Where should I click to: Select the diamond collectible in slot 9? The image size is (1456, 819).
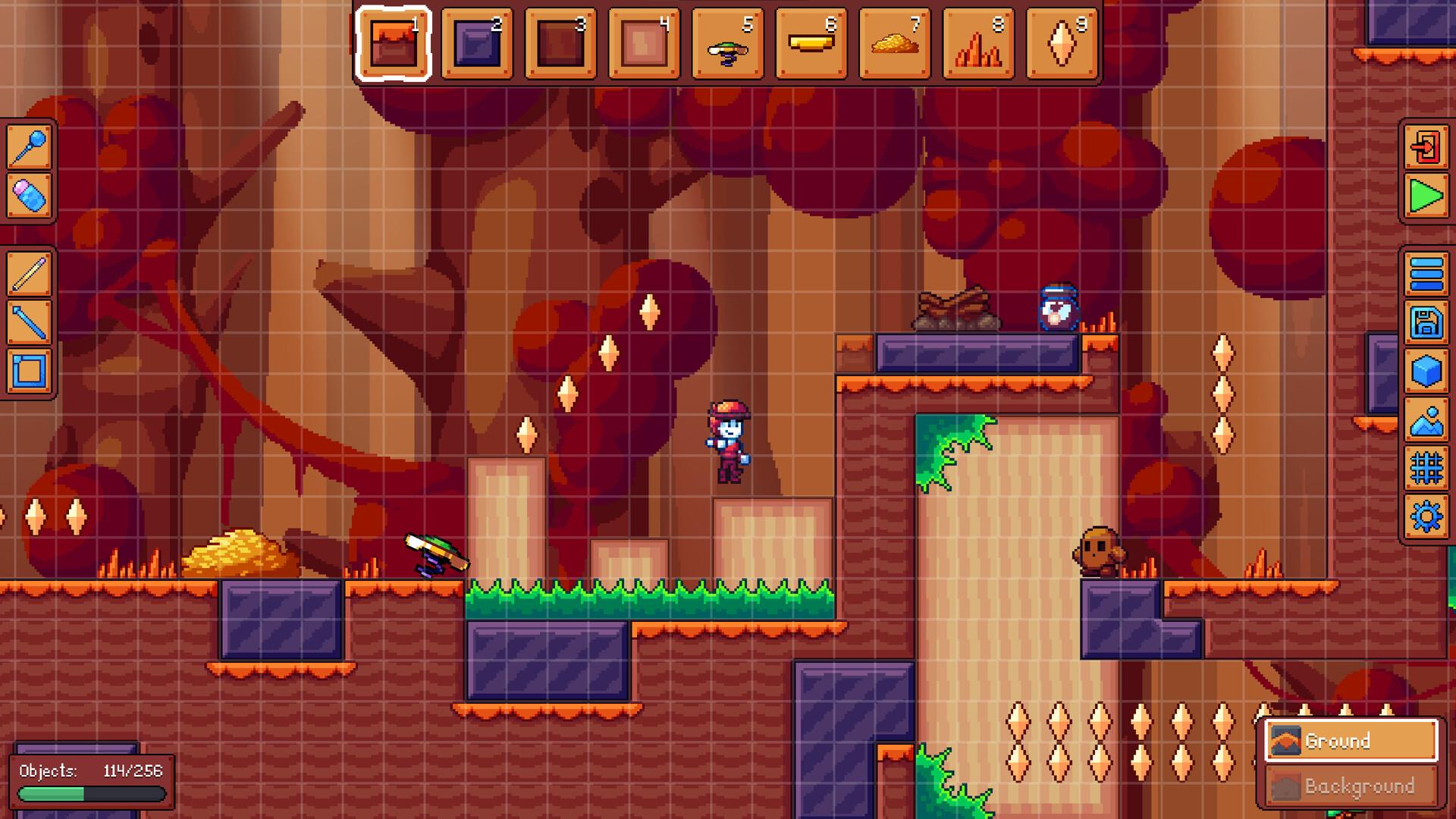1062,44
